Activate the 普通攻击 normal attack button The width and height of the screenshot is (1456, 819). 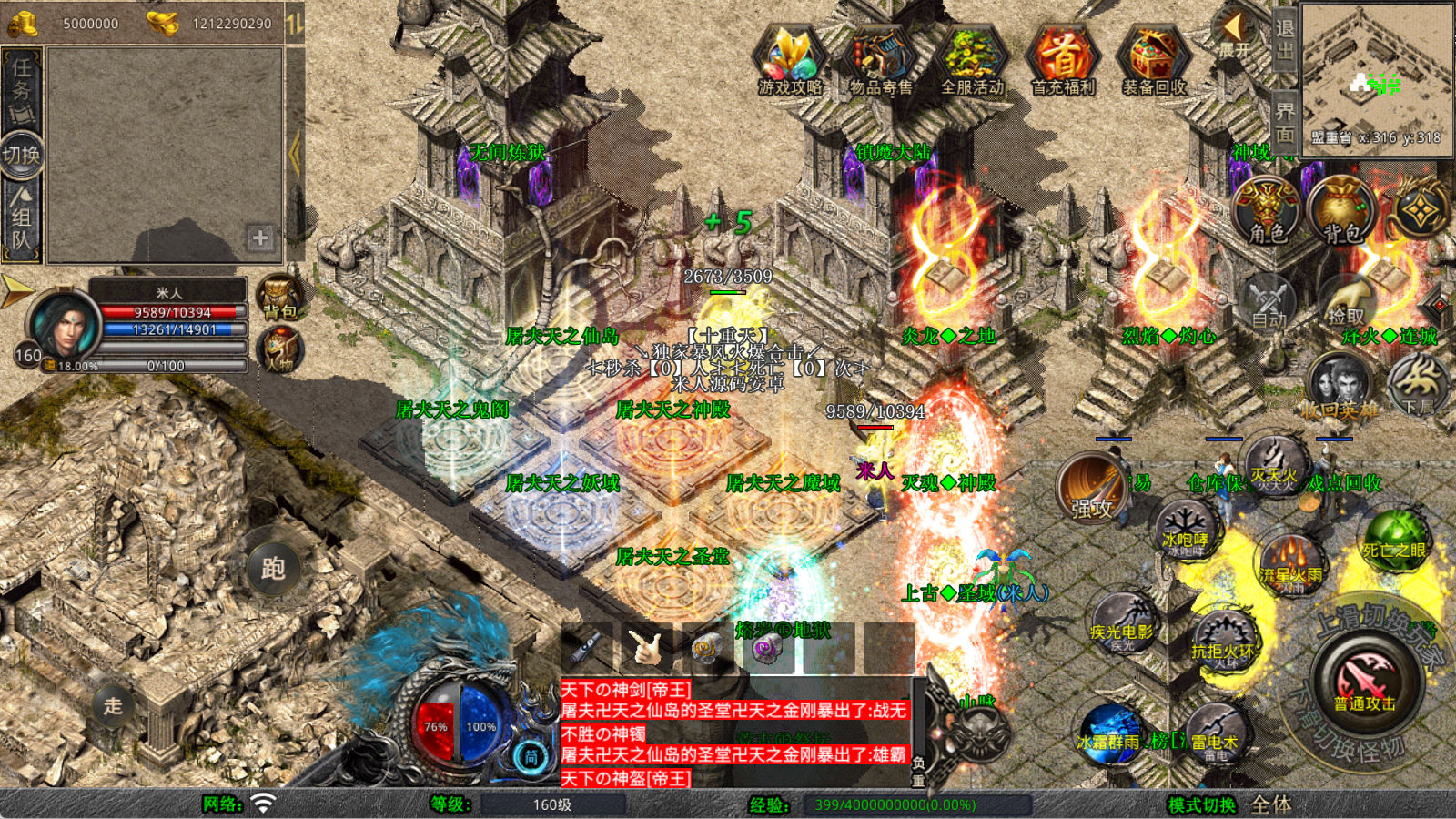tap(1365, 682)
